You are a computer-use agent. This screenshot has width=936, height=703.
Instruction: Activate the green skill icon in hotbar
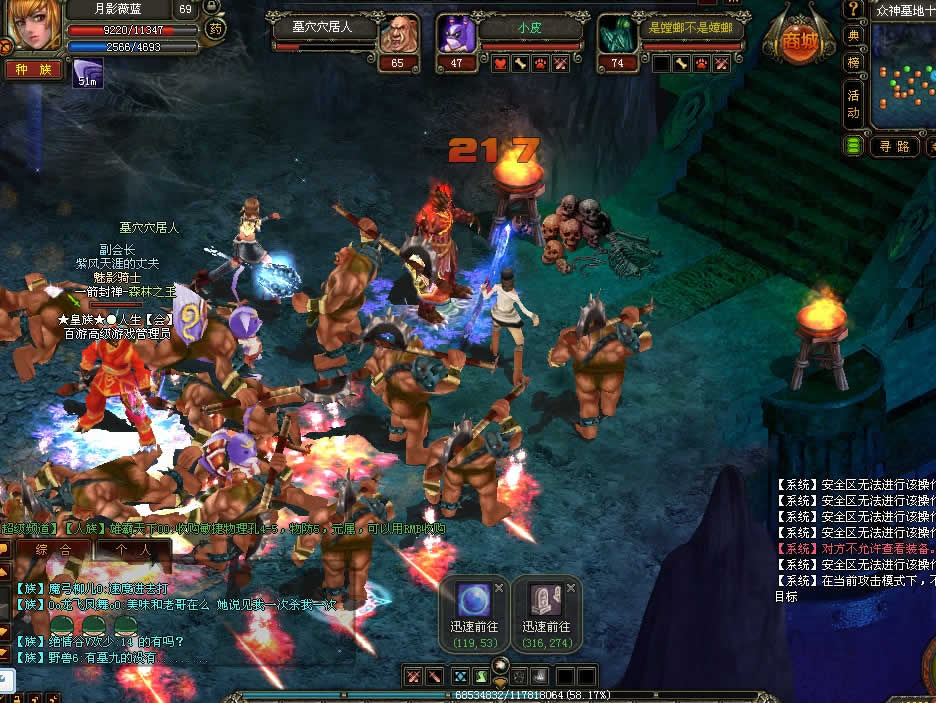click(x=482, y=676)
